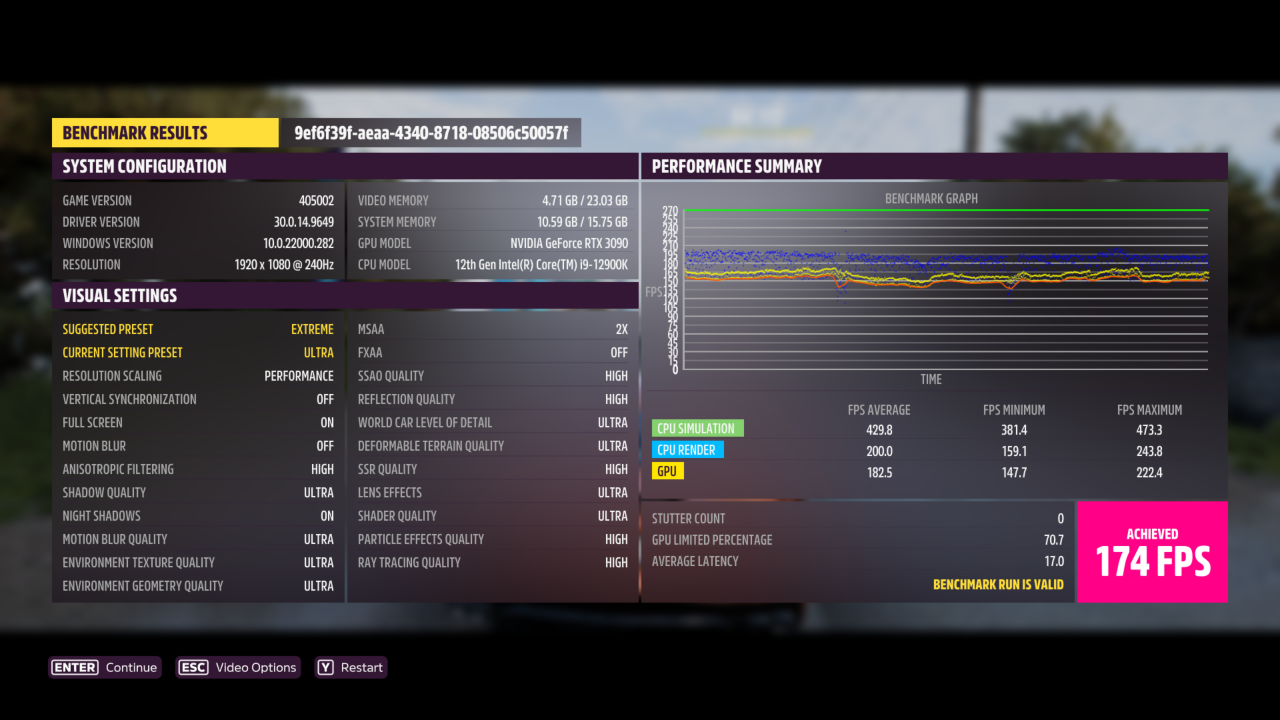
Task: Click the ACHIEVED 174 FPS badge
Action: tap(1152, 551)
